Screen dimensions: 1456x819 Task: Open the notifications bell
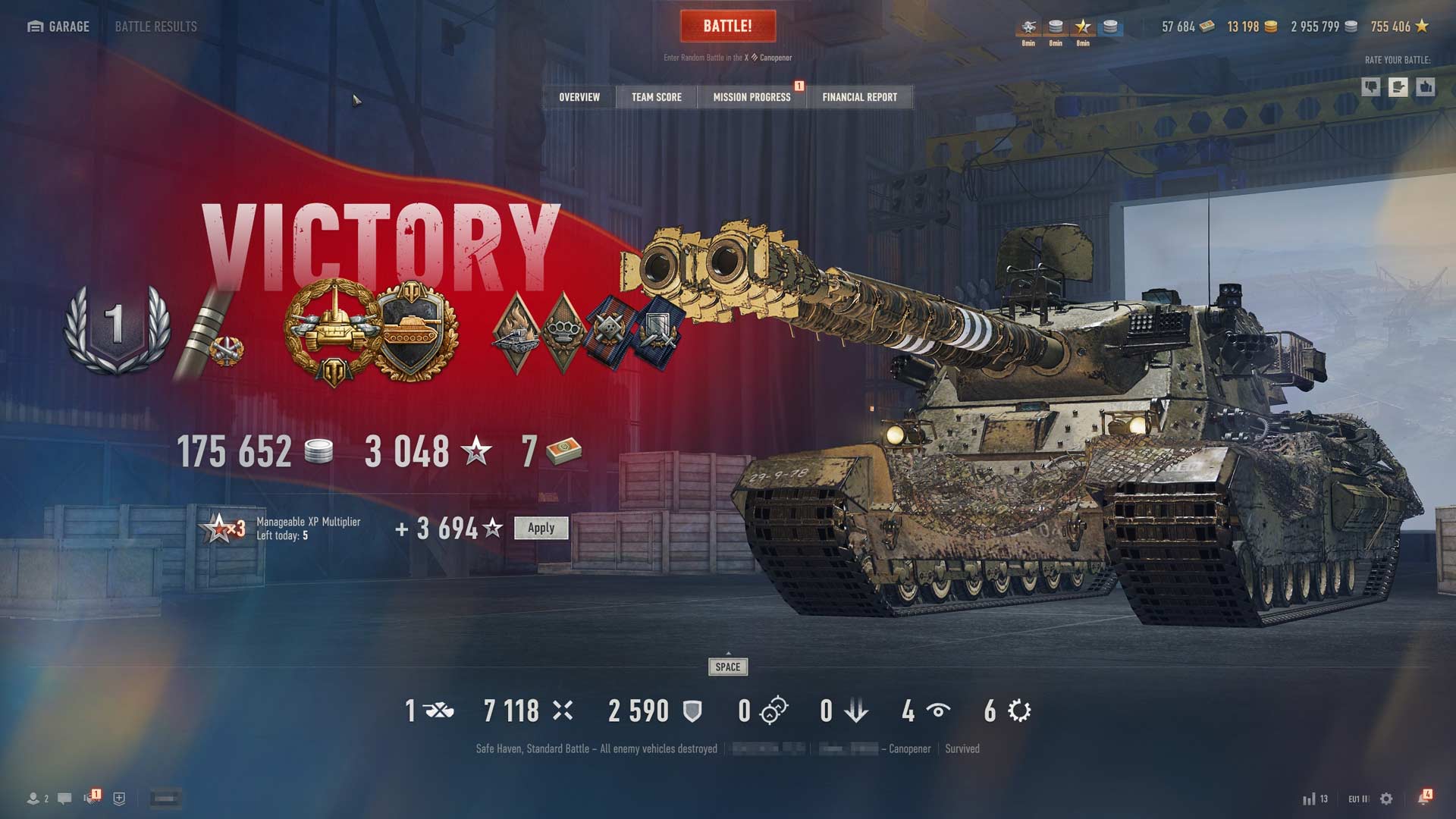click(1423, 799)
